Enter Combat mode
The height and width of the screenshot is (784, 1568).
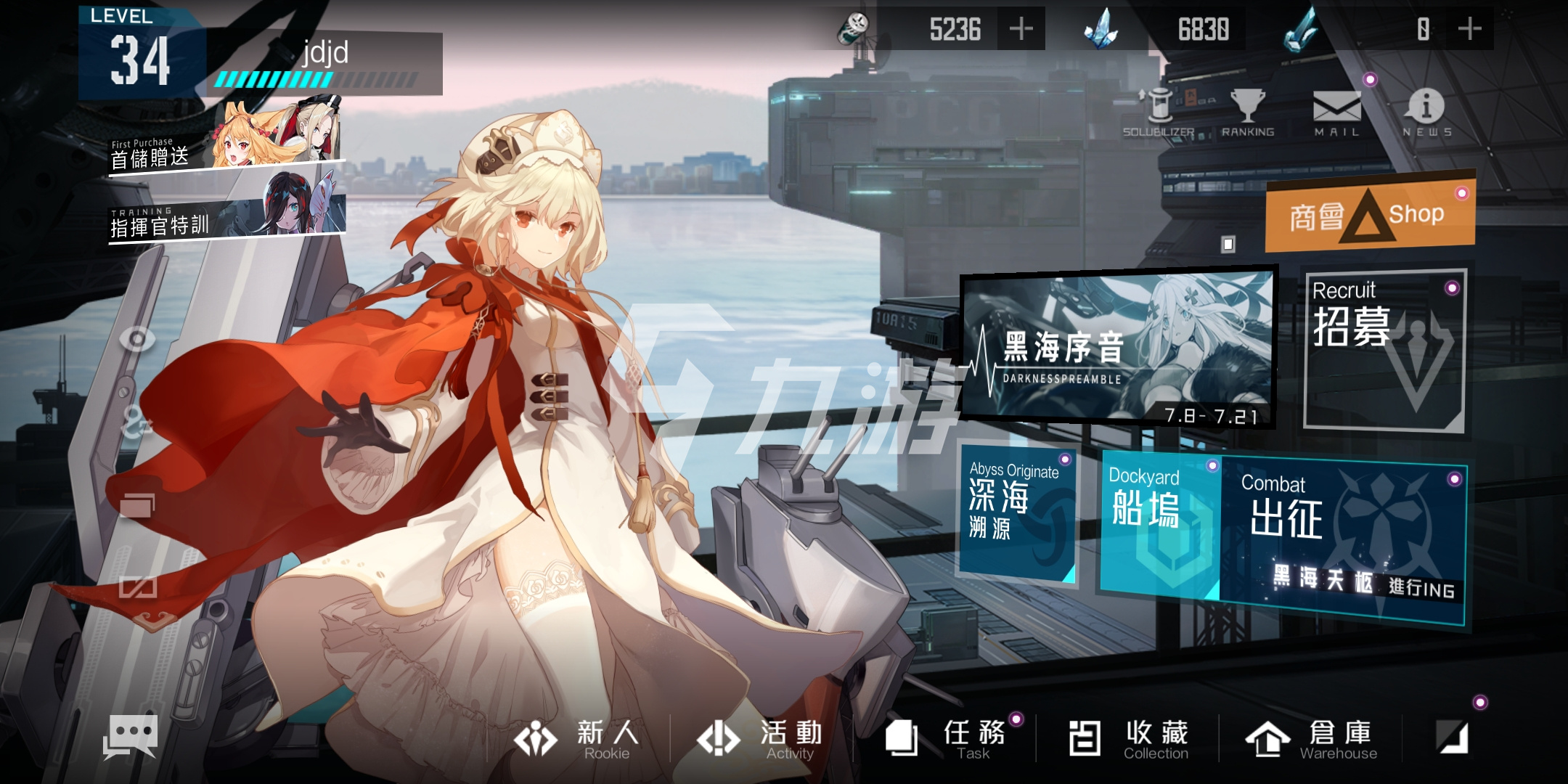pyautogui.click(x=1343, y=537)
